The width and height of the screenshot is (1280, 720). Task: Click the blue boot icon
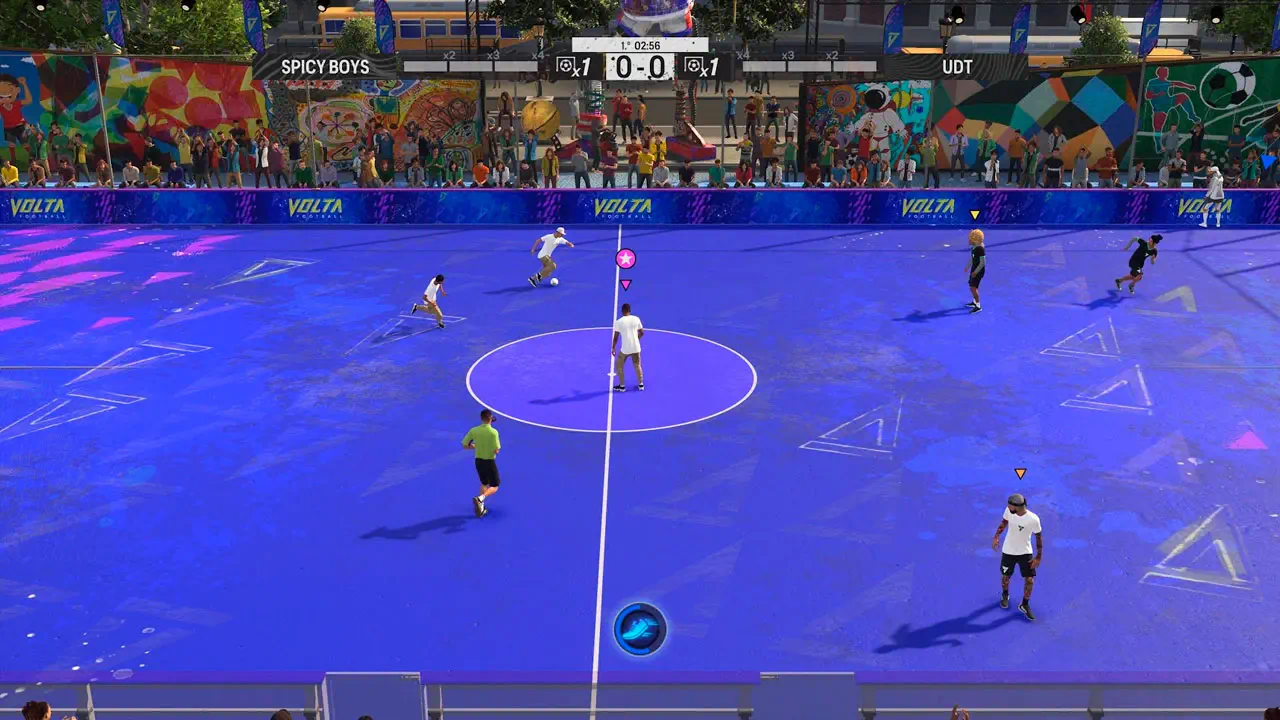click(x=640, y=629)
